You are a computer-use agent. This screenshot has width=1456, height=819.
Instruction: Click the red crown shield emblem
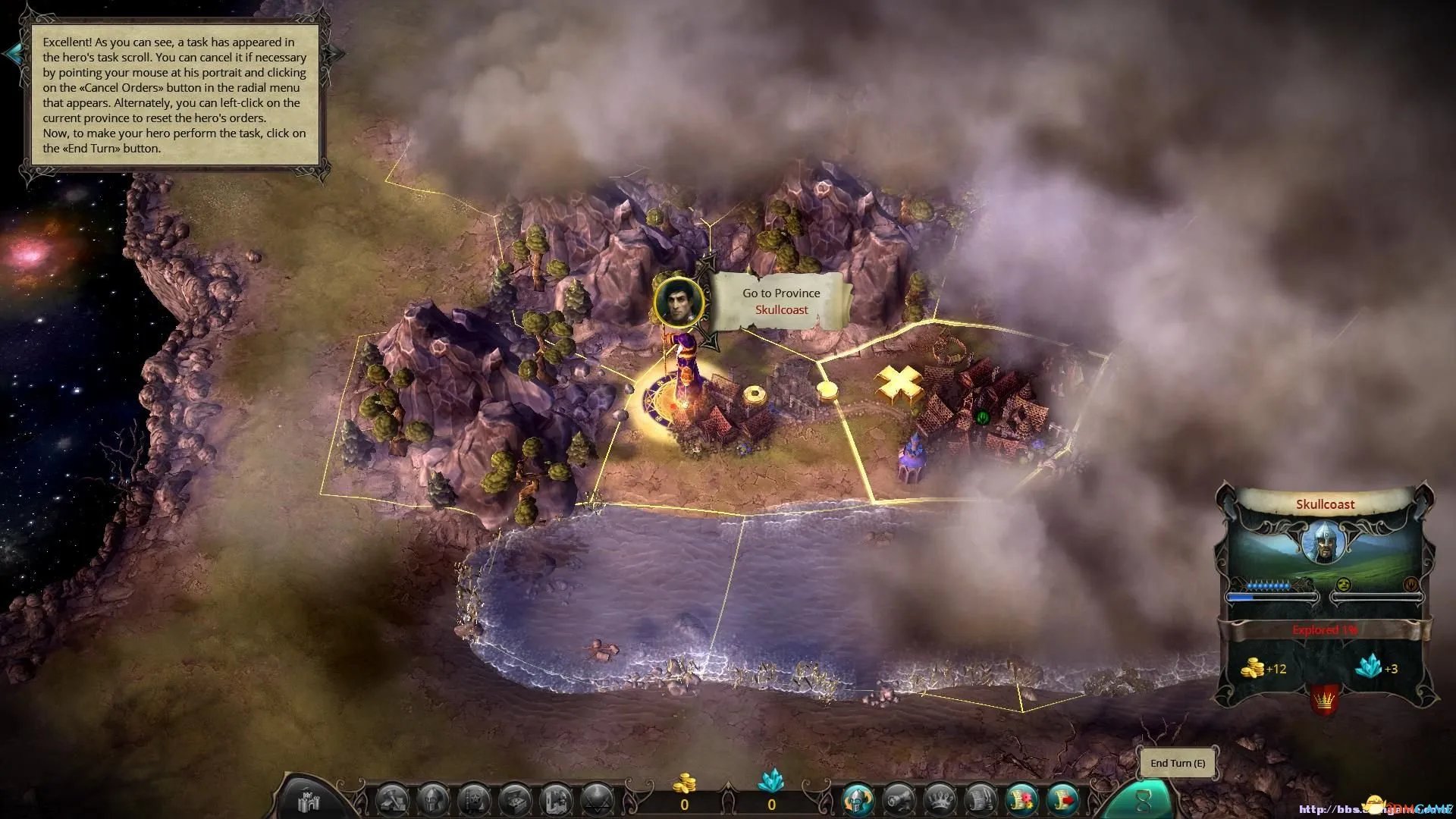click(x=1323, y=698)
